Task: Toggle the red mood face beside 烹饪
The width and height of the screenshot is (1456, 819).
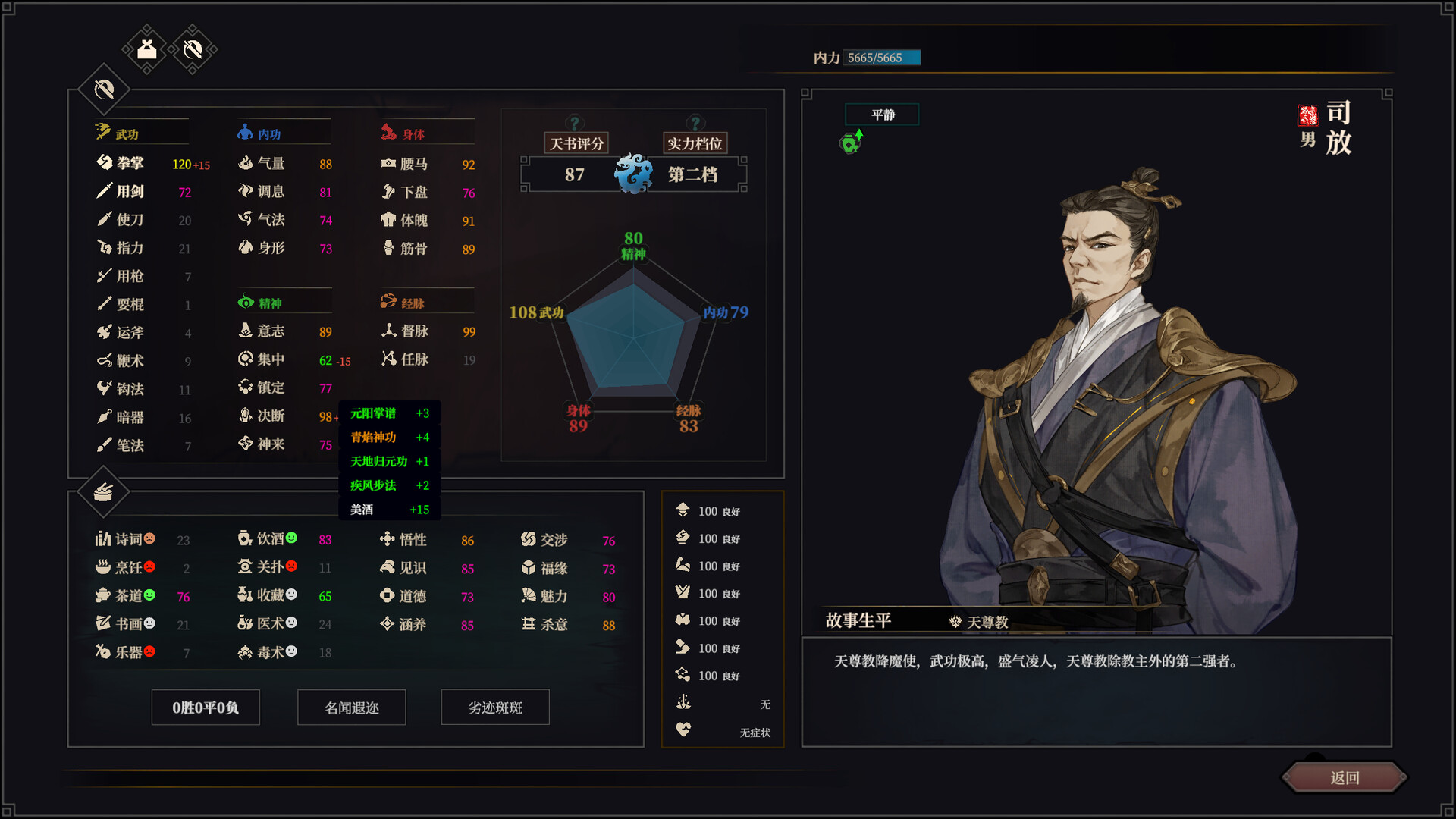Action: tap(149, 566)
